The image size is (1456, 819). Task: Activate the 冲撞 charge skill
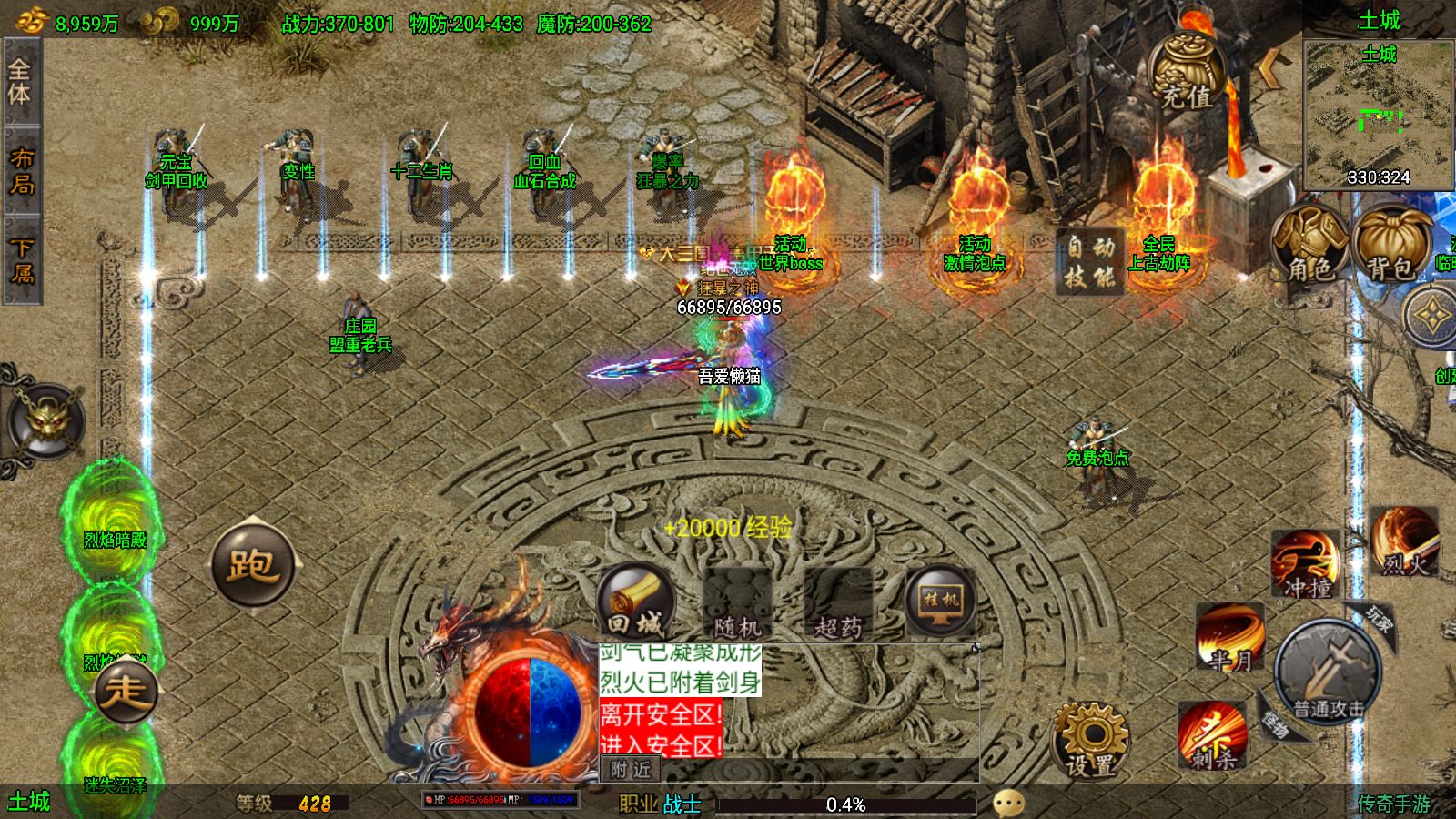(x=1306, y=564)
